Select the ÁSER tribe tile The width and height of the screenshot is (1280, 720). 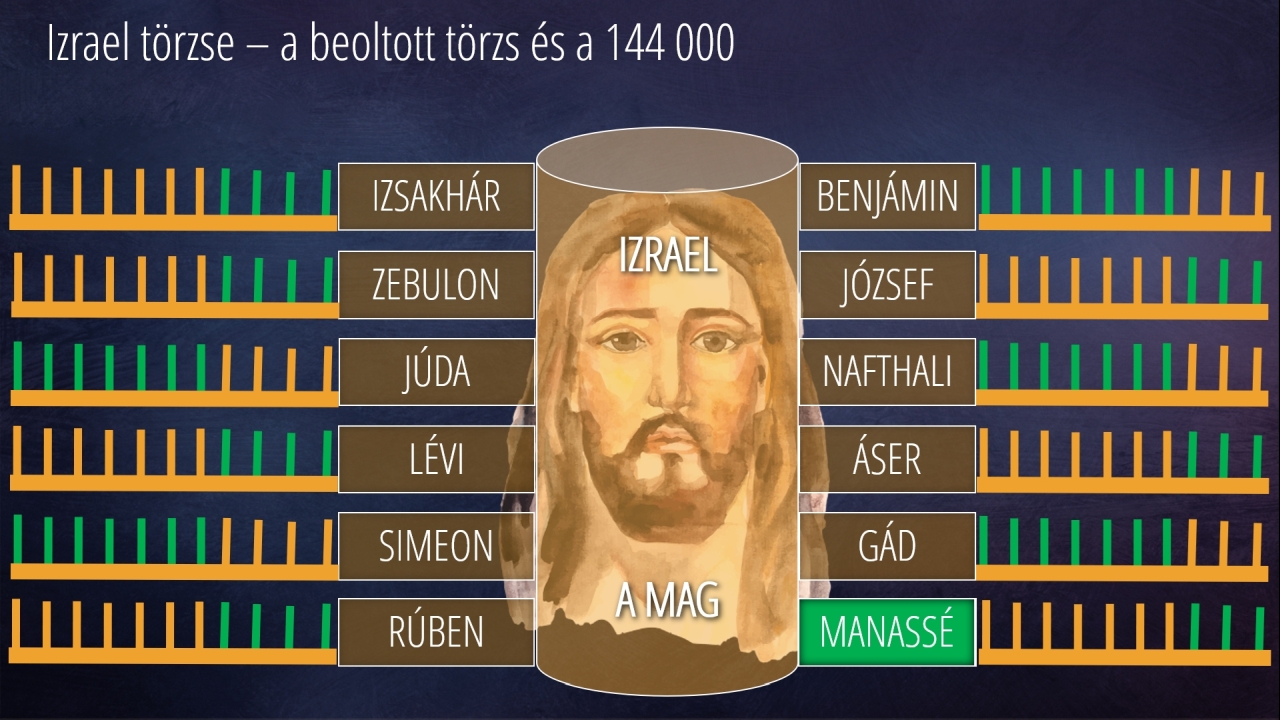(x=887, y=459)
